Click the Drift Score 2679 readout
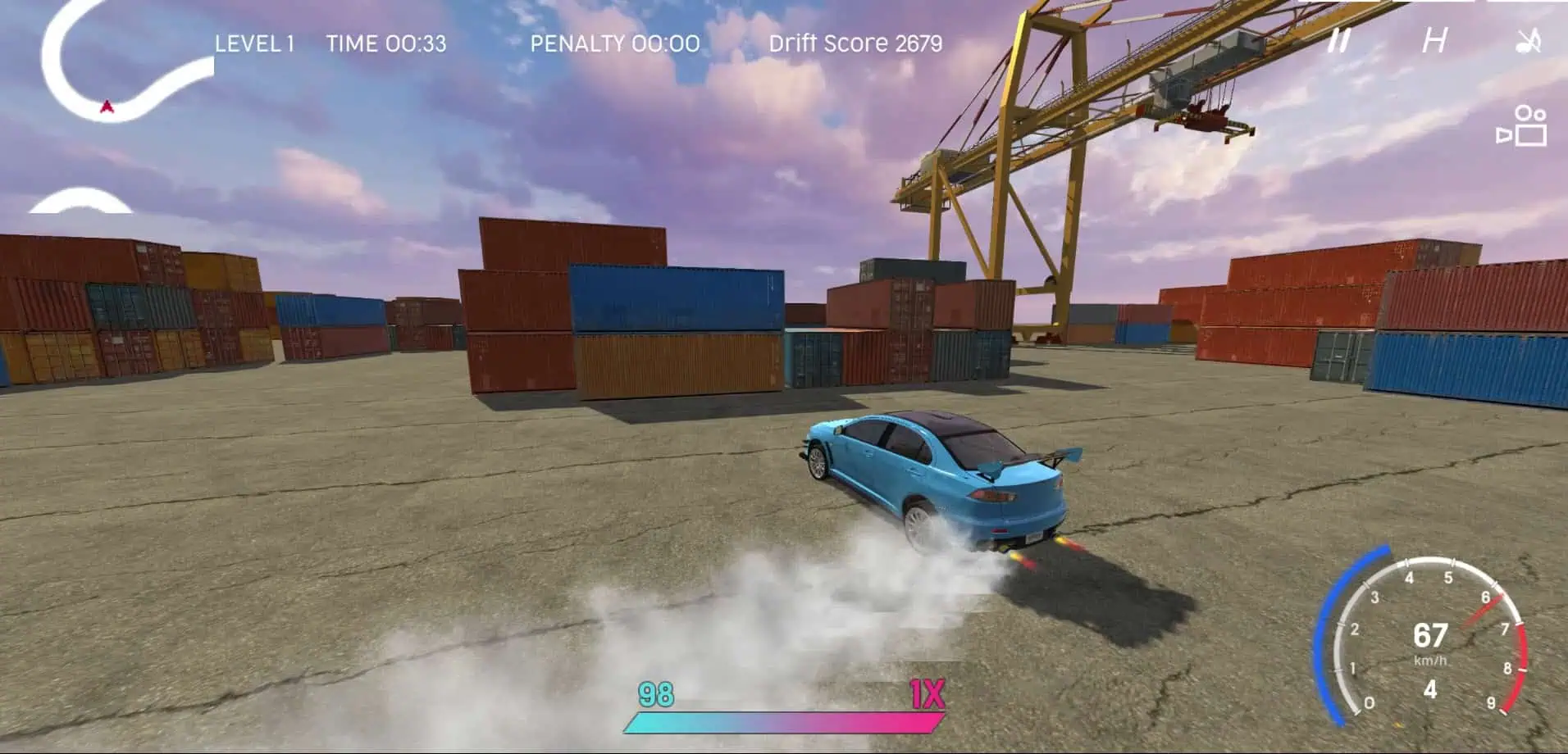The image size is (1568, 754). (855, 44)
